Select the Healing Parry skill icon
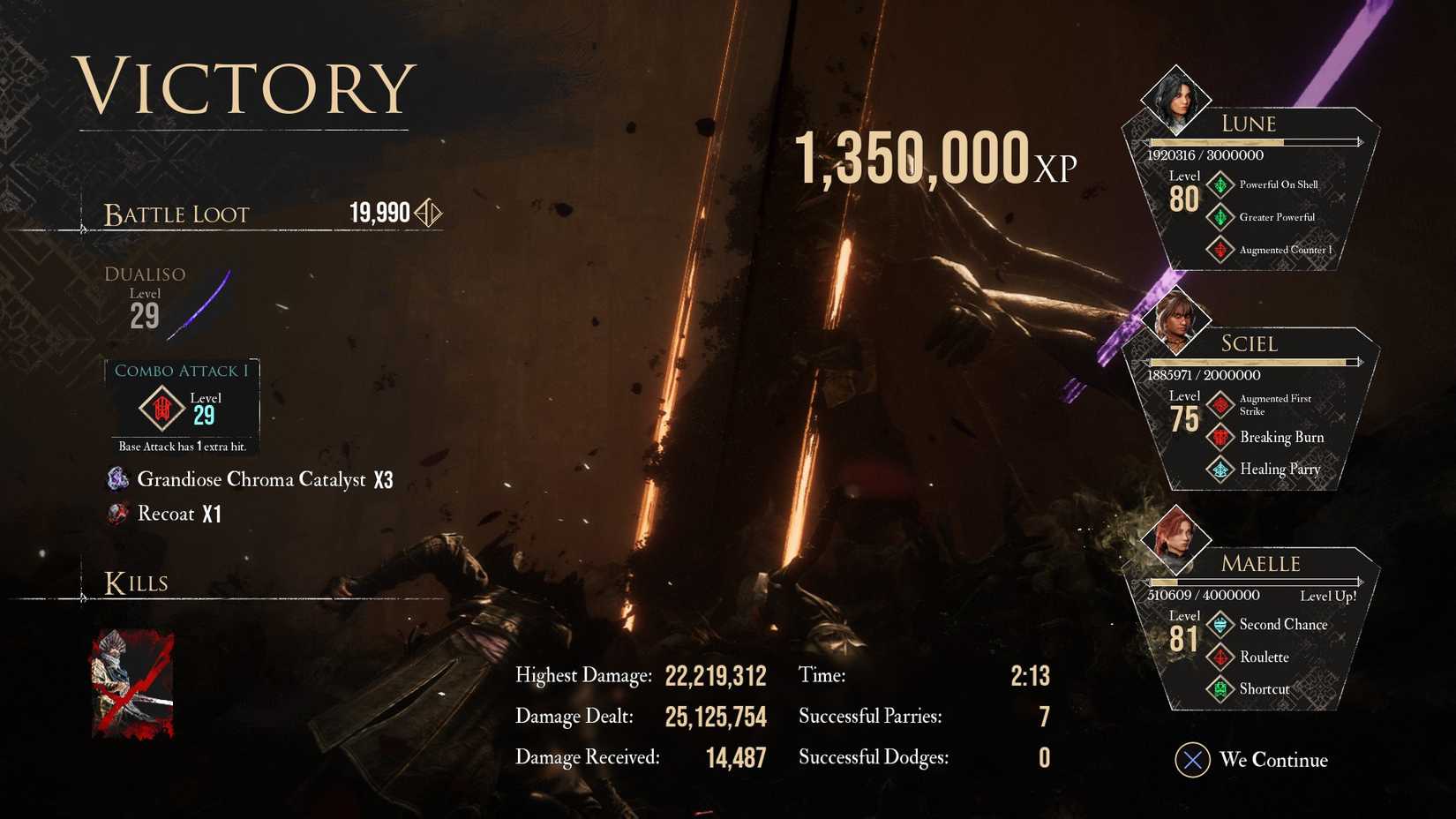Screen dimensions: 1456x819 point(1221,470)
